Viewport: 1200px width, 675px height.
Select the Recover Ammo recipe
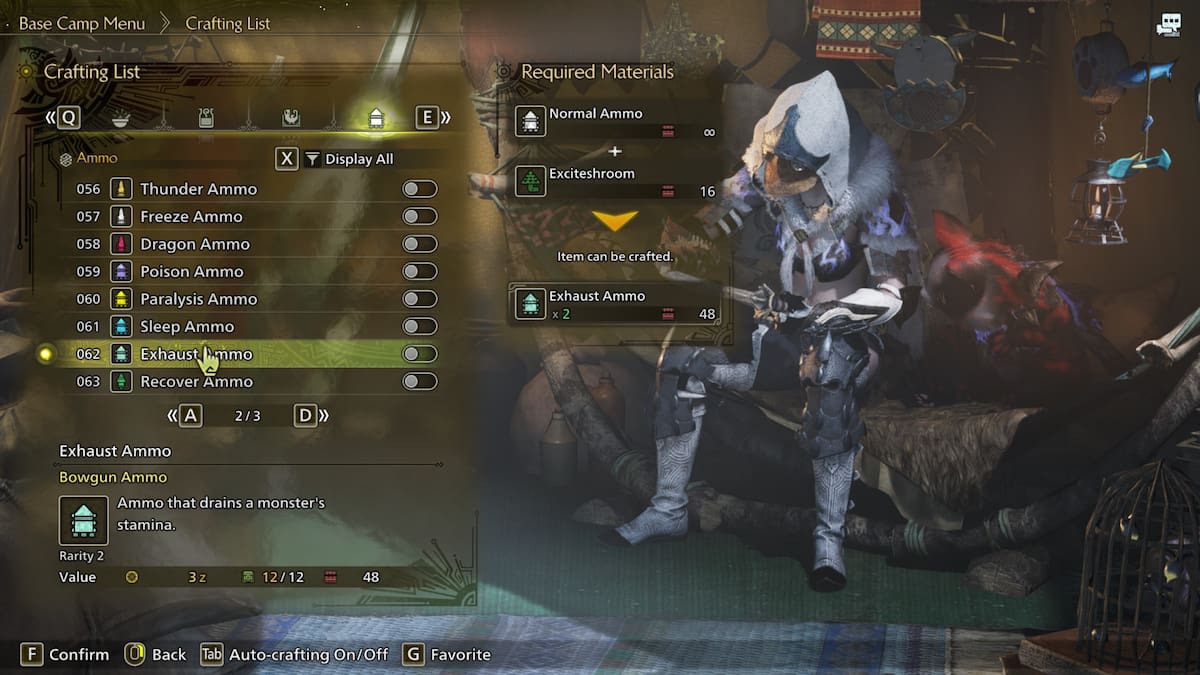[x=196, y=381]
